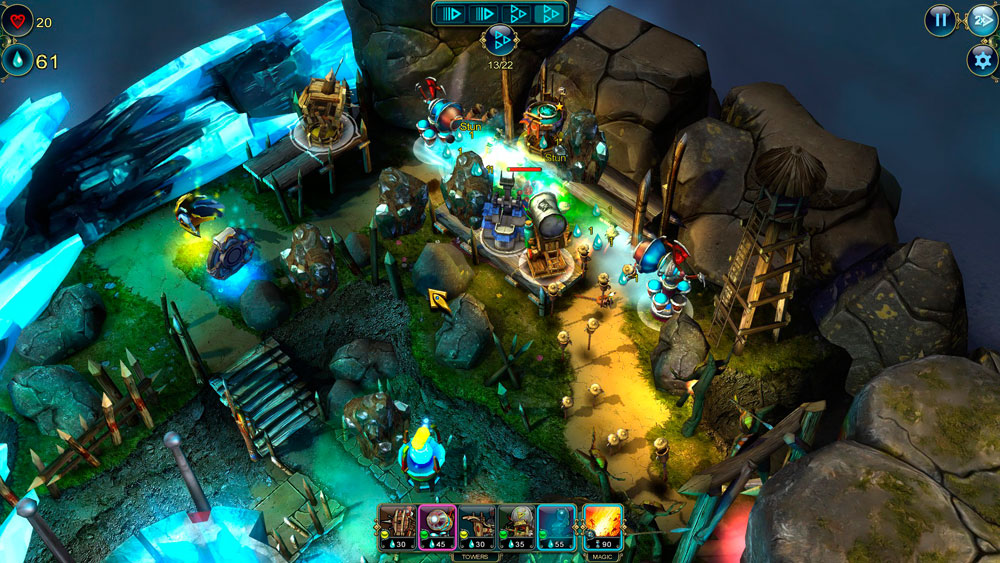Screen dimensions: 1000x563
Task: Call the next wave with the round button
Action: tap(500, 41)
